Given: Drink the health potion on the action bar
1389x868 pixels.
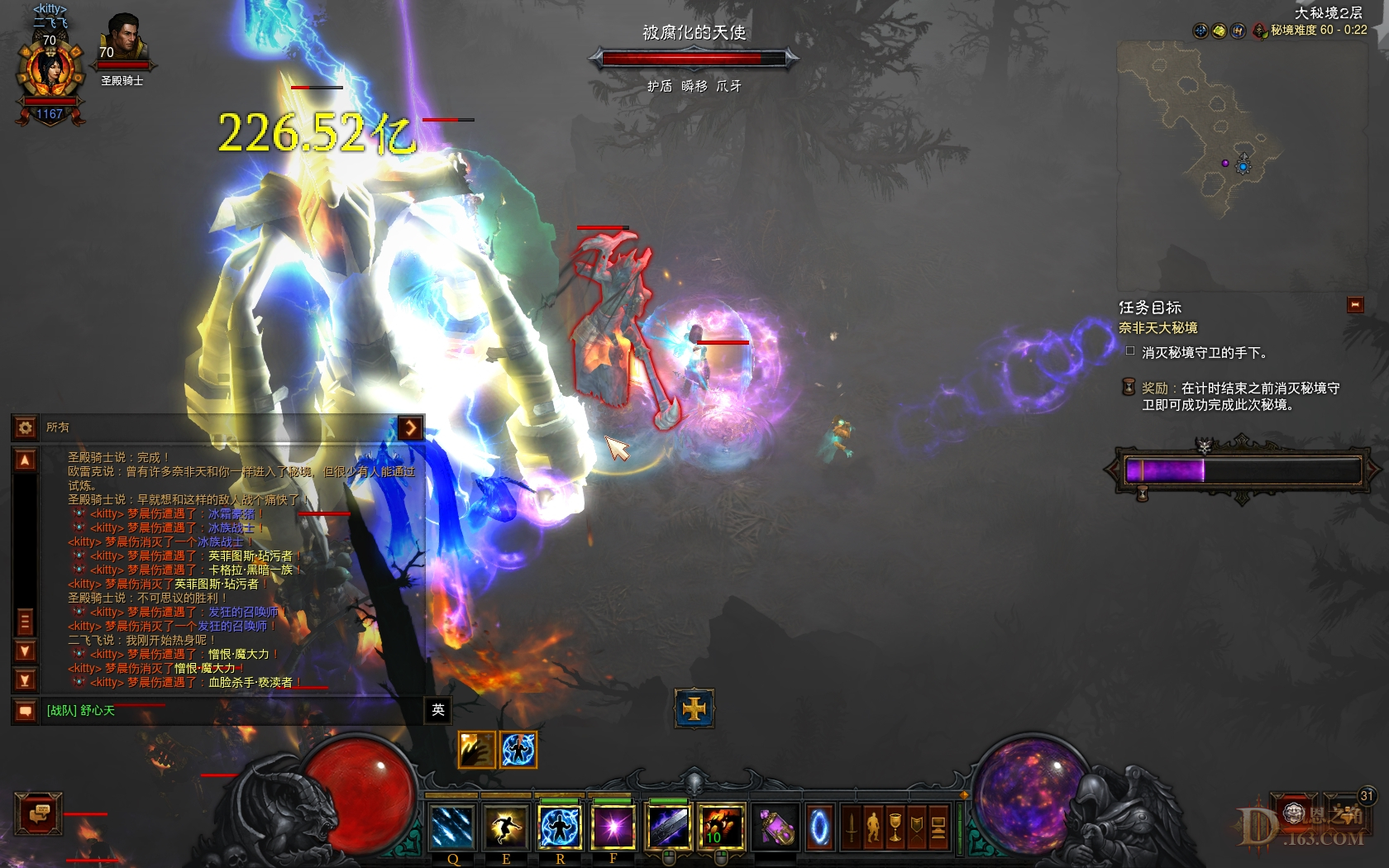Looking at the screenshot, I should pyautogui.click(x=776, y=827).
